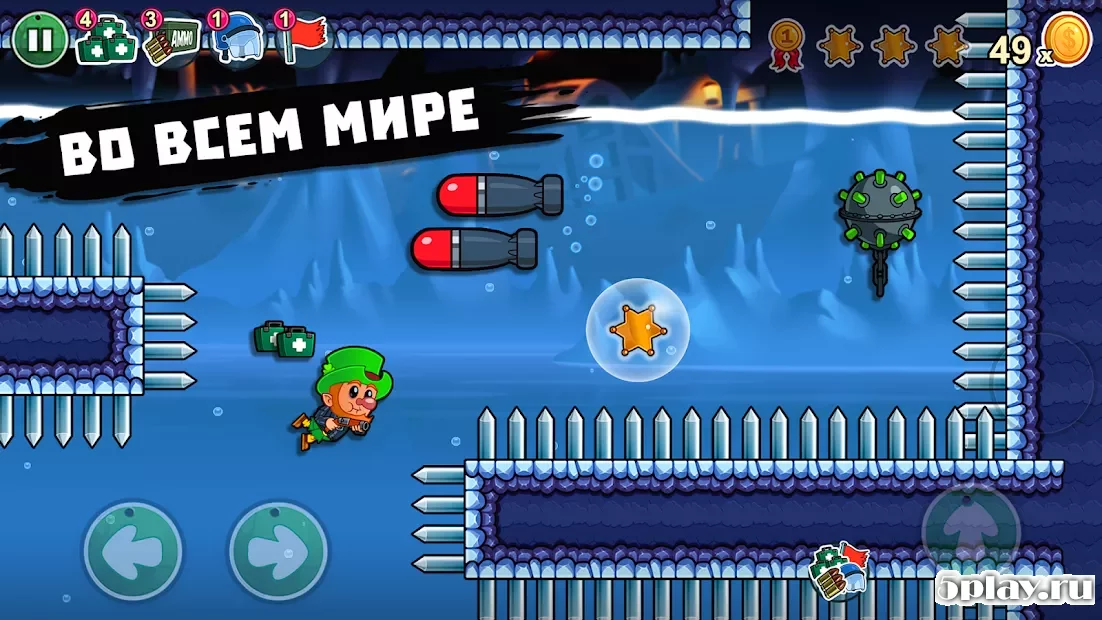Use the red checkpoint flag item
This screenshot has width=1102, height=620.
pyautogui.click(x=303, y=40)
